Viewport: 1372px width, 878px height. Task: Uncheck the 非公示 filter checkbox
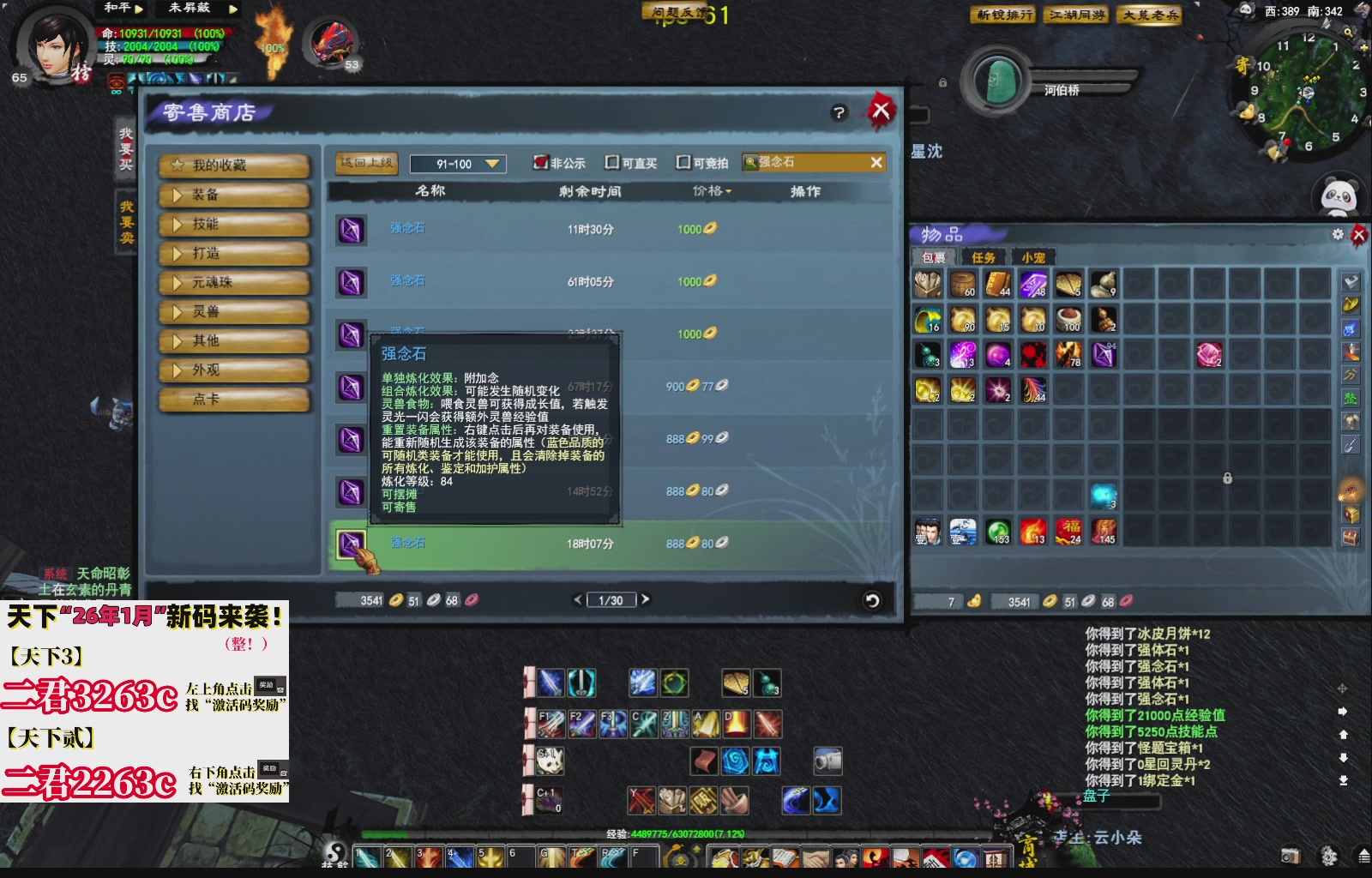coord(539,162)
